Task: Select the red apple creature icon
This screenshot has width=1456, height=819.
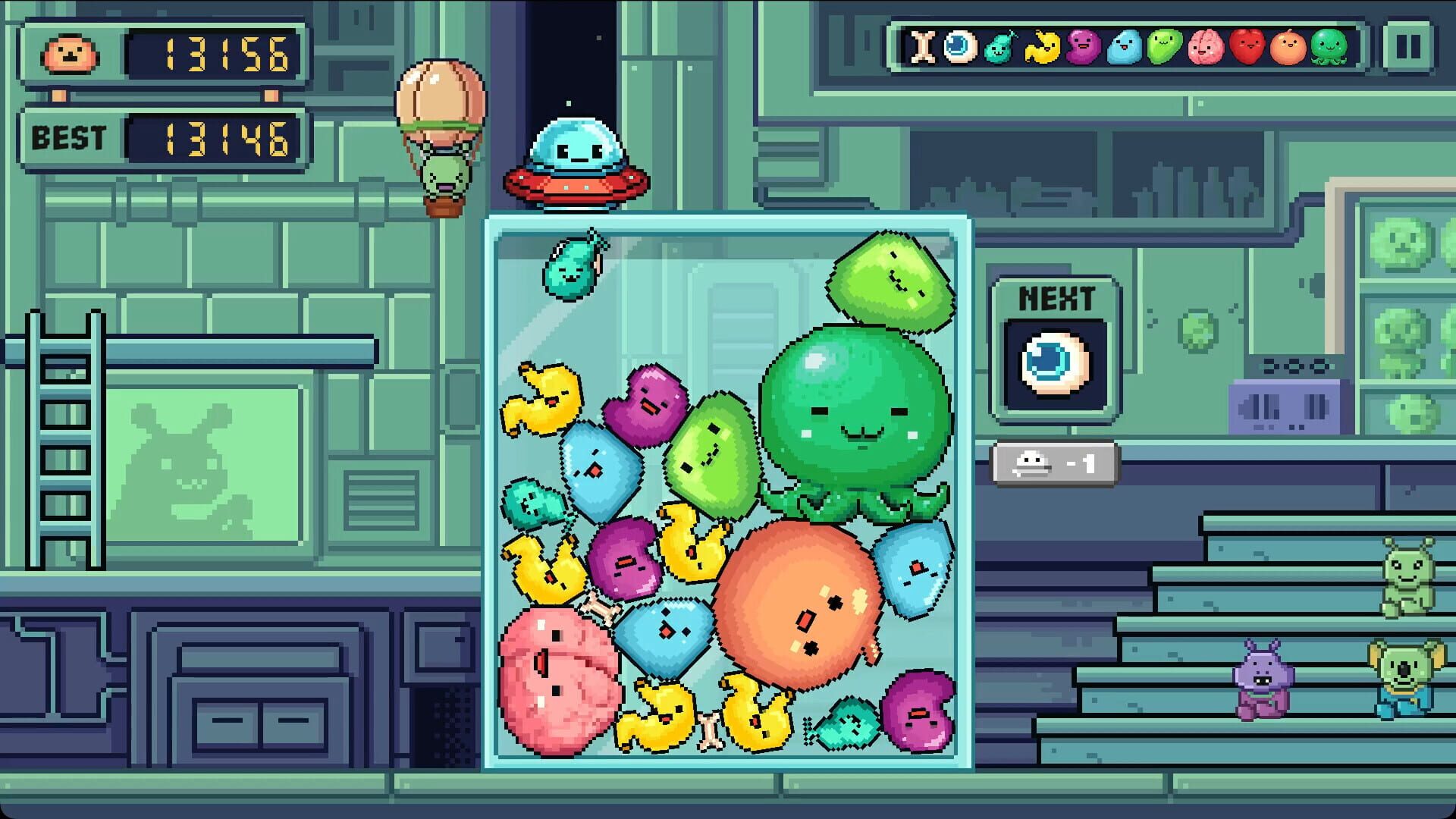Action: (1247, 48)
